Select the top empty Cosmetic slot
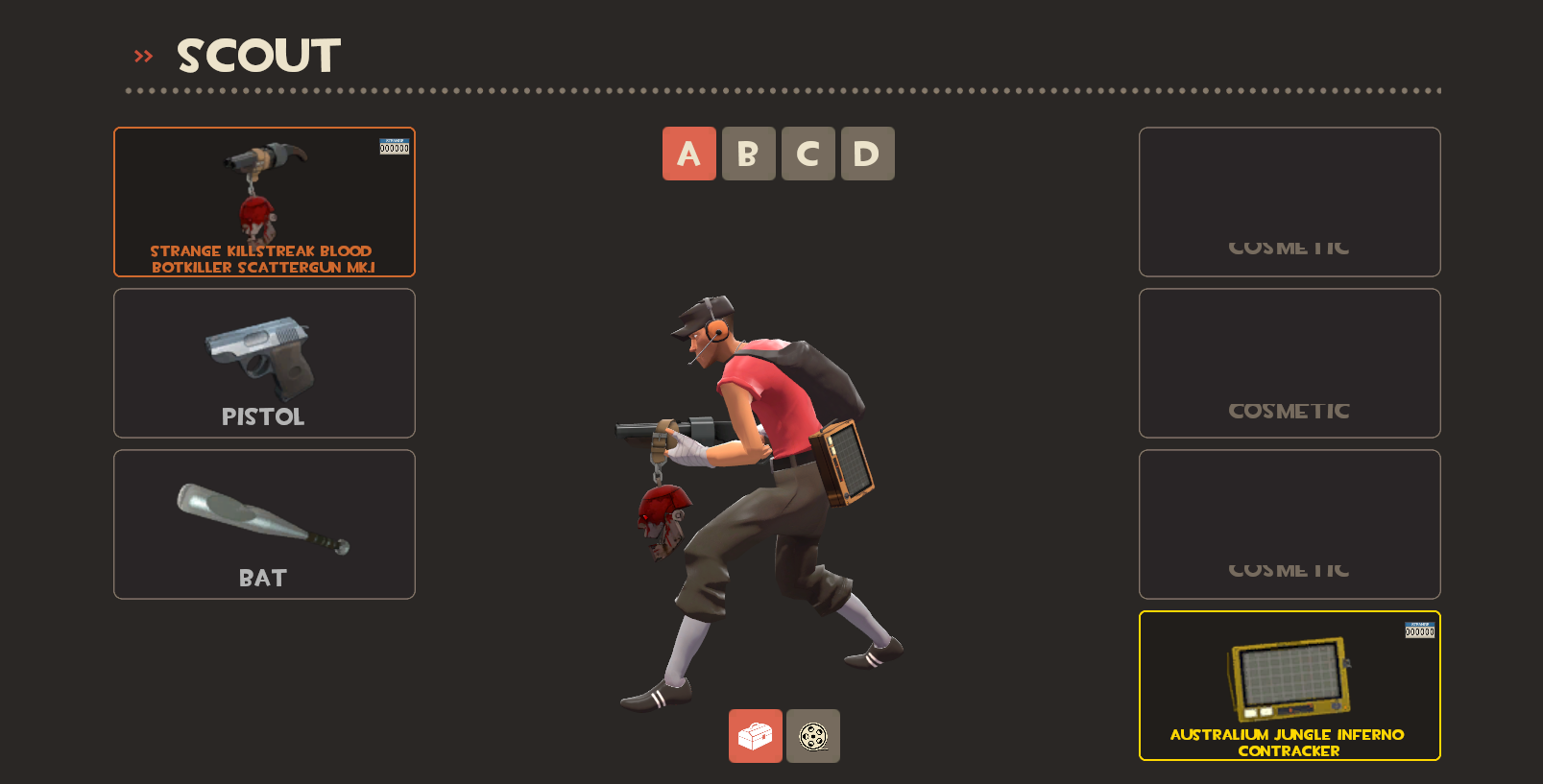Image resolution: width=1543 pixels, height=784 pixels. click(1290, 202)
